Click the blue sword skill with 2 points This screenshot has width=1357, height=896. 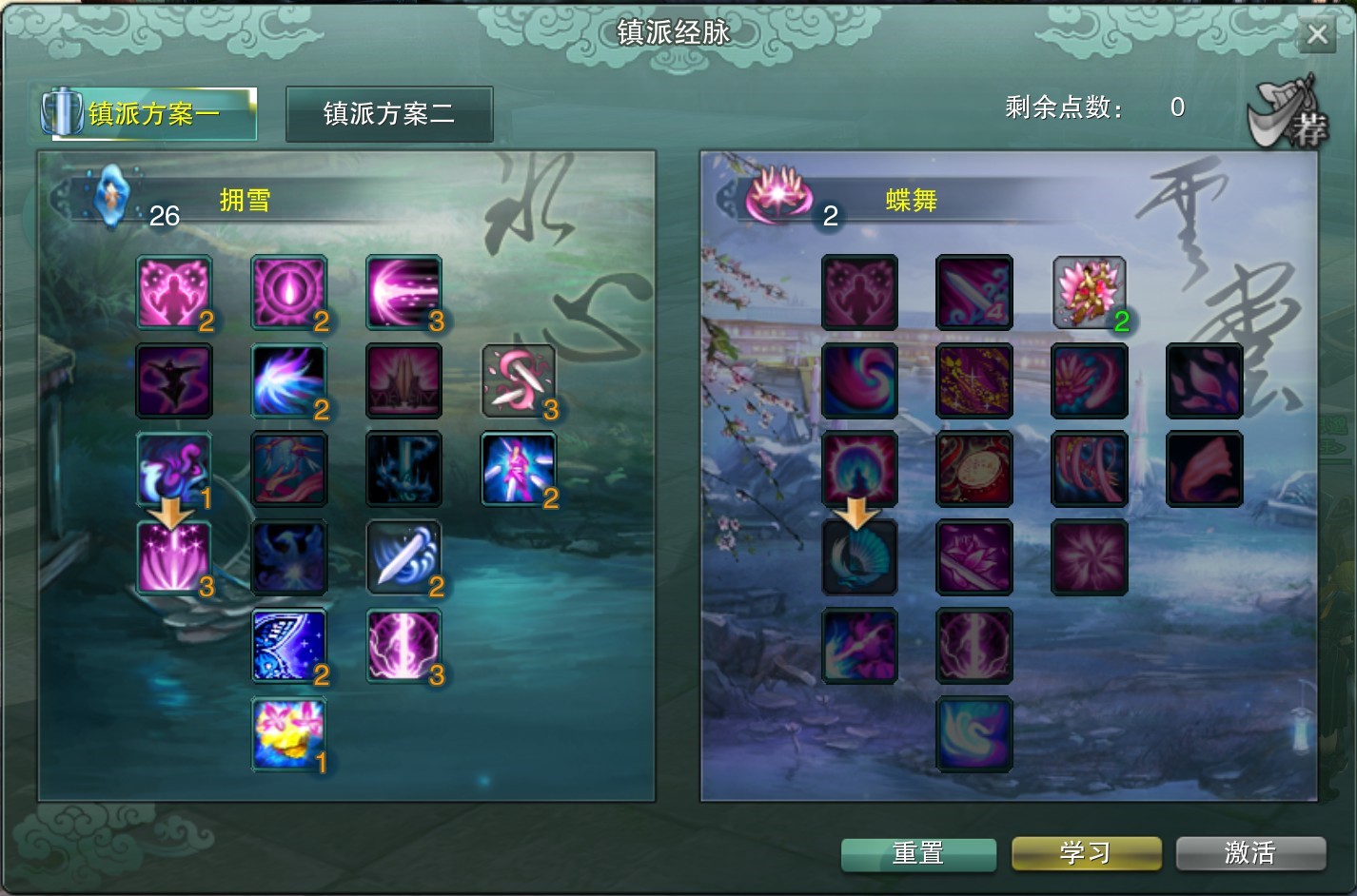(403, 557)
